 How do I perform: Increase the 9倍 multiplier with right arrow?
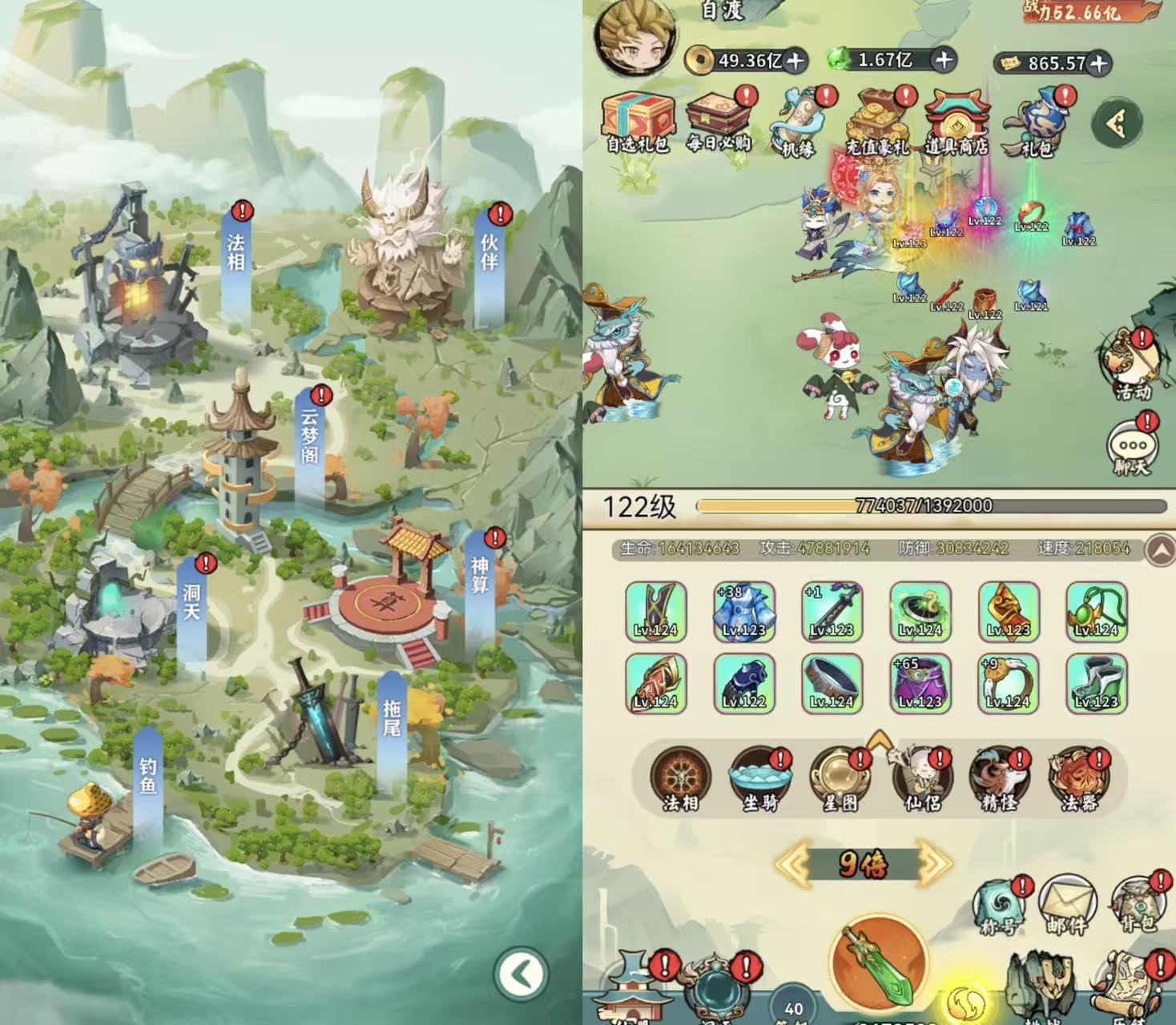tap(934, 863)
